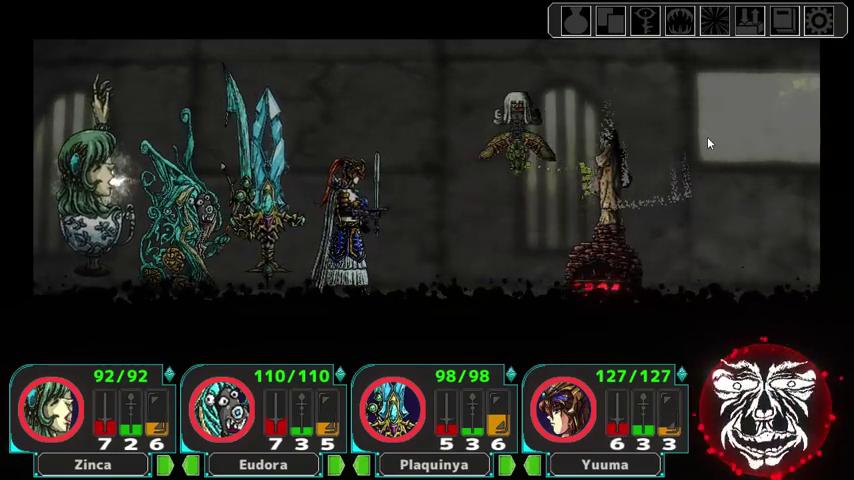Select Plaquinya's portrait
The width and height of the screenshot is (854, 480).
tap(393, 410)
